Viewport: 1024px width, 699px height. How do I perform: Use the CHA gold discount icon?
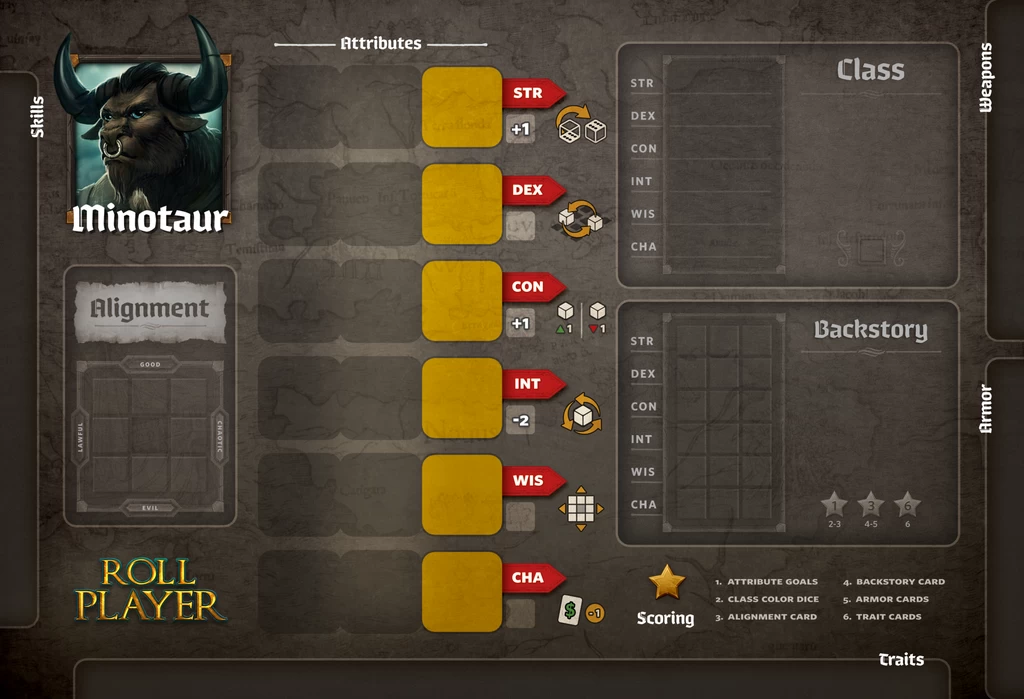pos(580,612)
